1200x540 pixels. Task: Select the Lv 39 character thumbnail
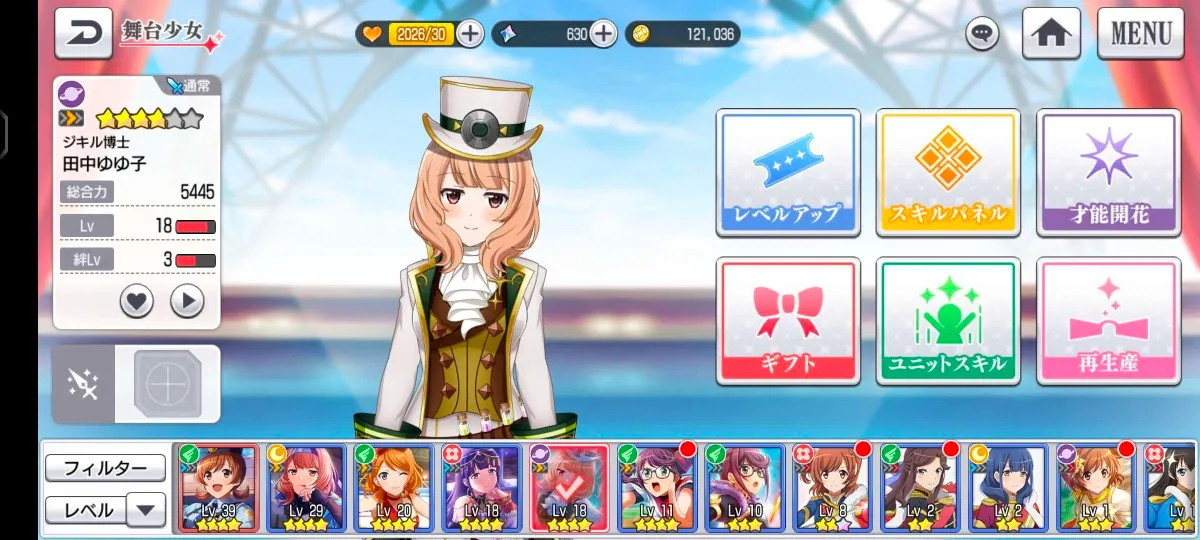pos(219,487)
